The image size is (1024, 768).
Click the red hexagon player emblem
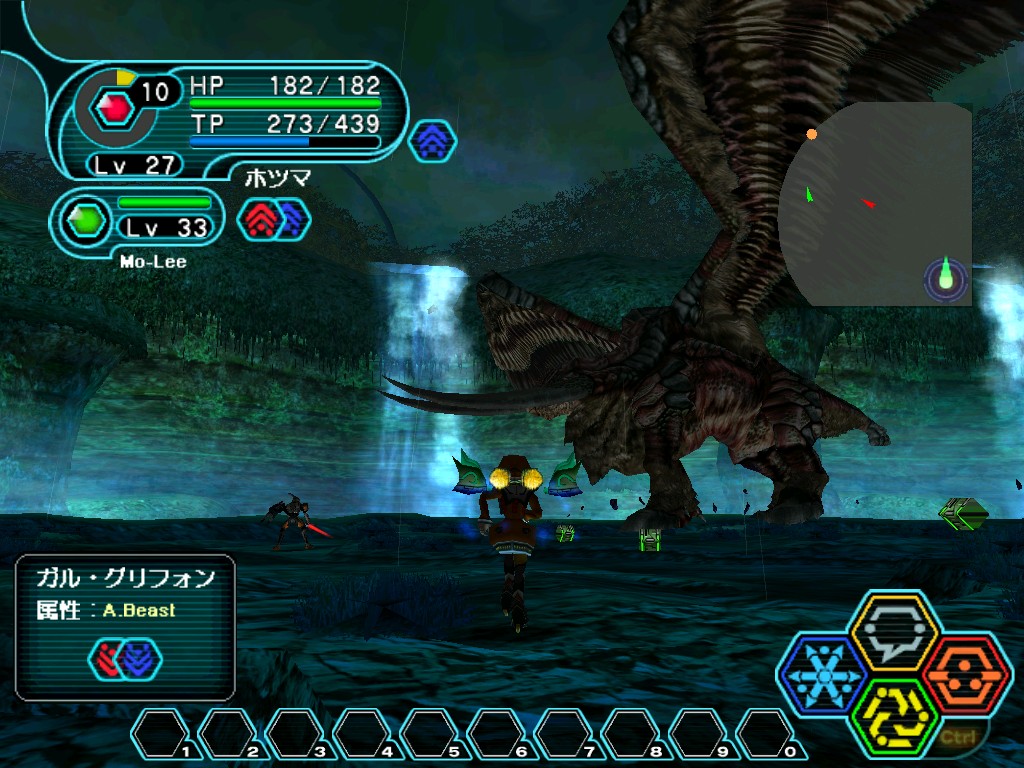(119, 106)
